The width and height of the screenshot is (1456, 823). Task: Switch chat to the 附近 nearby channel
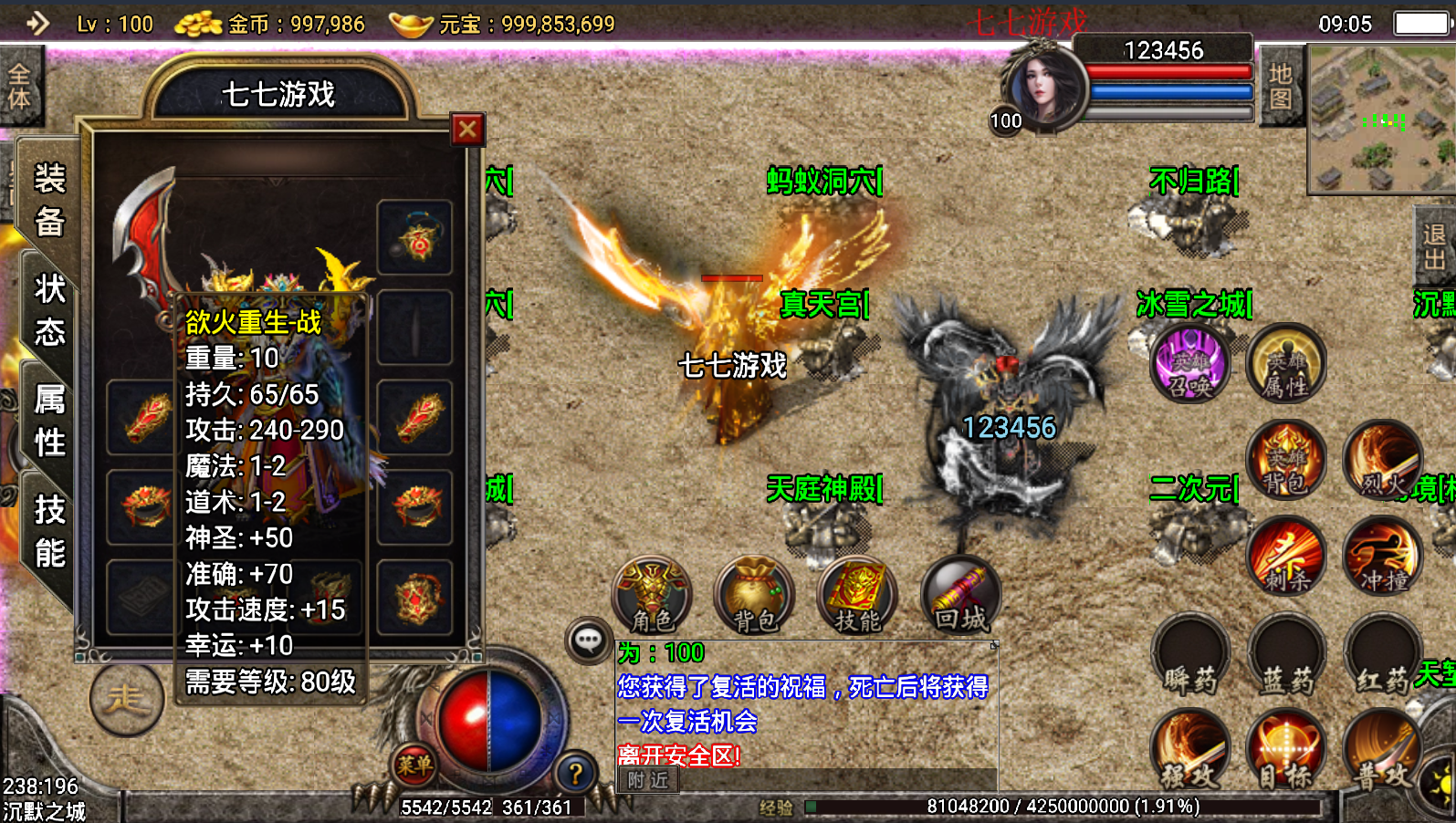coord(648,780)
